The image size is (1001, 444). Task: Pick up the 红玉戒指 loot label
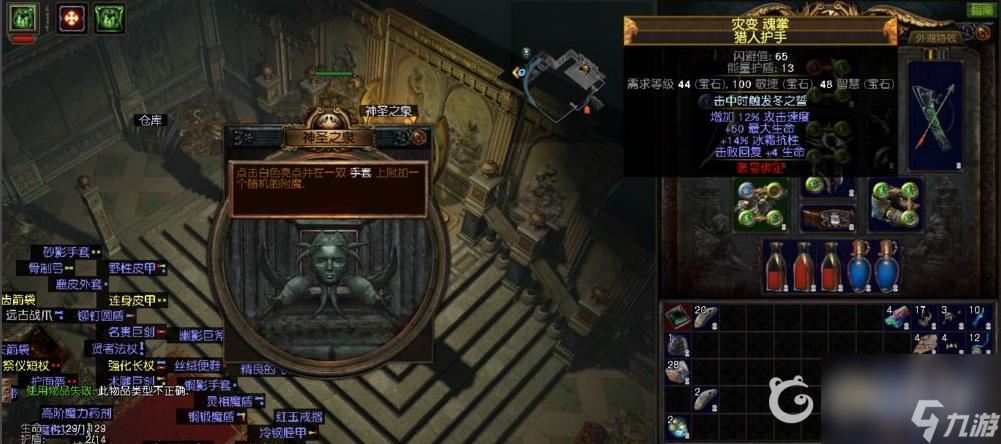[x=298, y=415]
